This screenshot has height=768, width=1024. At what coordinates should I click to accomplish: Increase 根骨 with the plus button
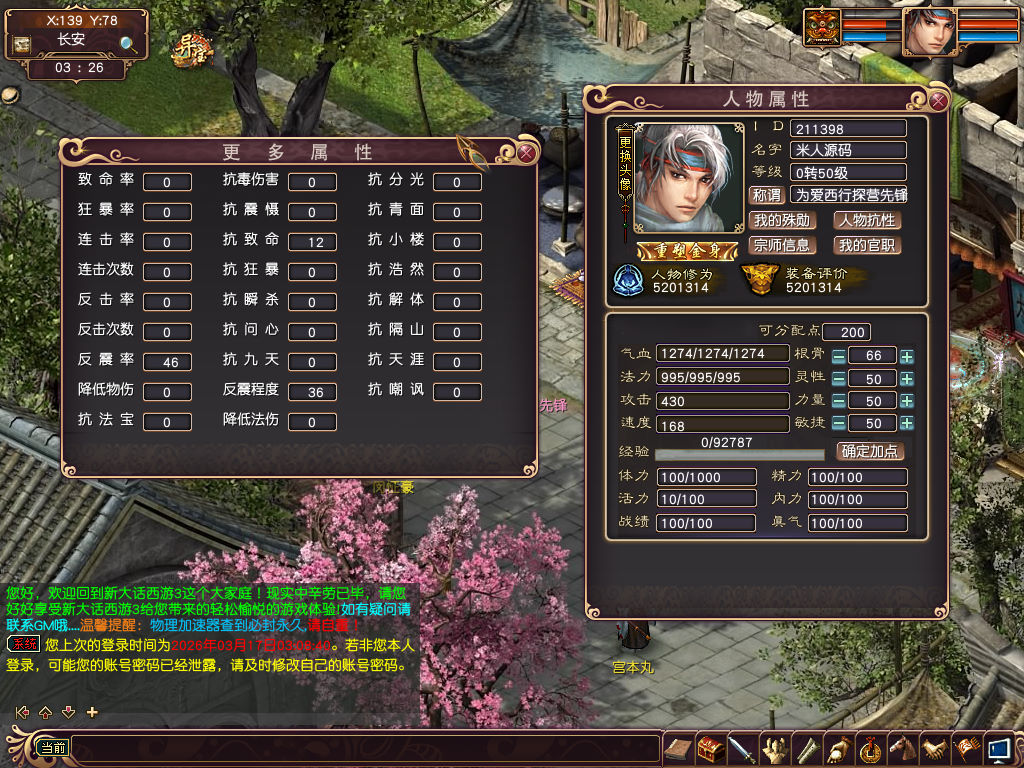pyautogui.click(x=906, y=356)
